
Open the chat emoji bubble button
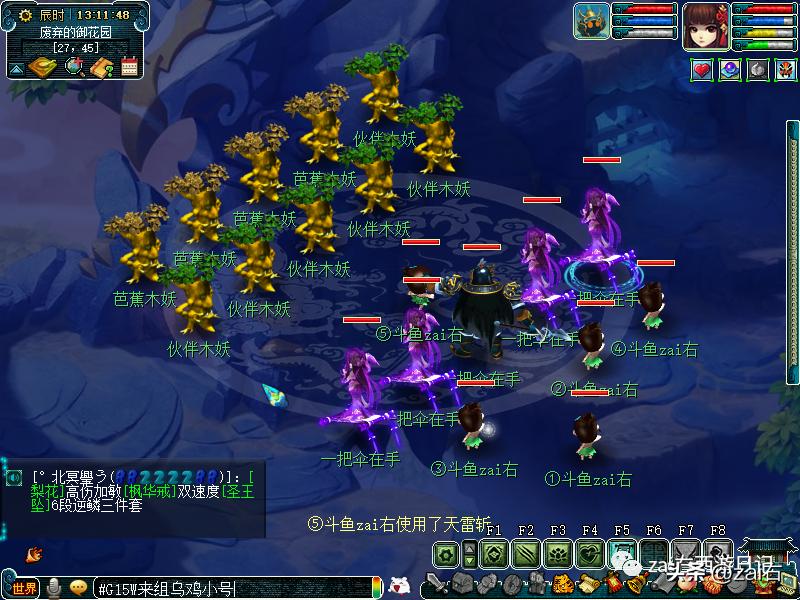[x=78, y=588]
